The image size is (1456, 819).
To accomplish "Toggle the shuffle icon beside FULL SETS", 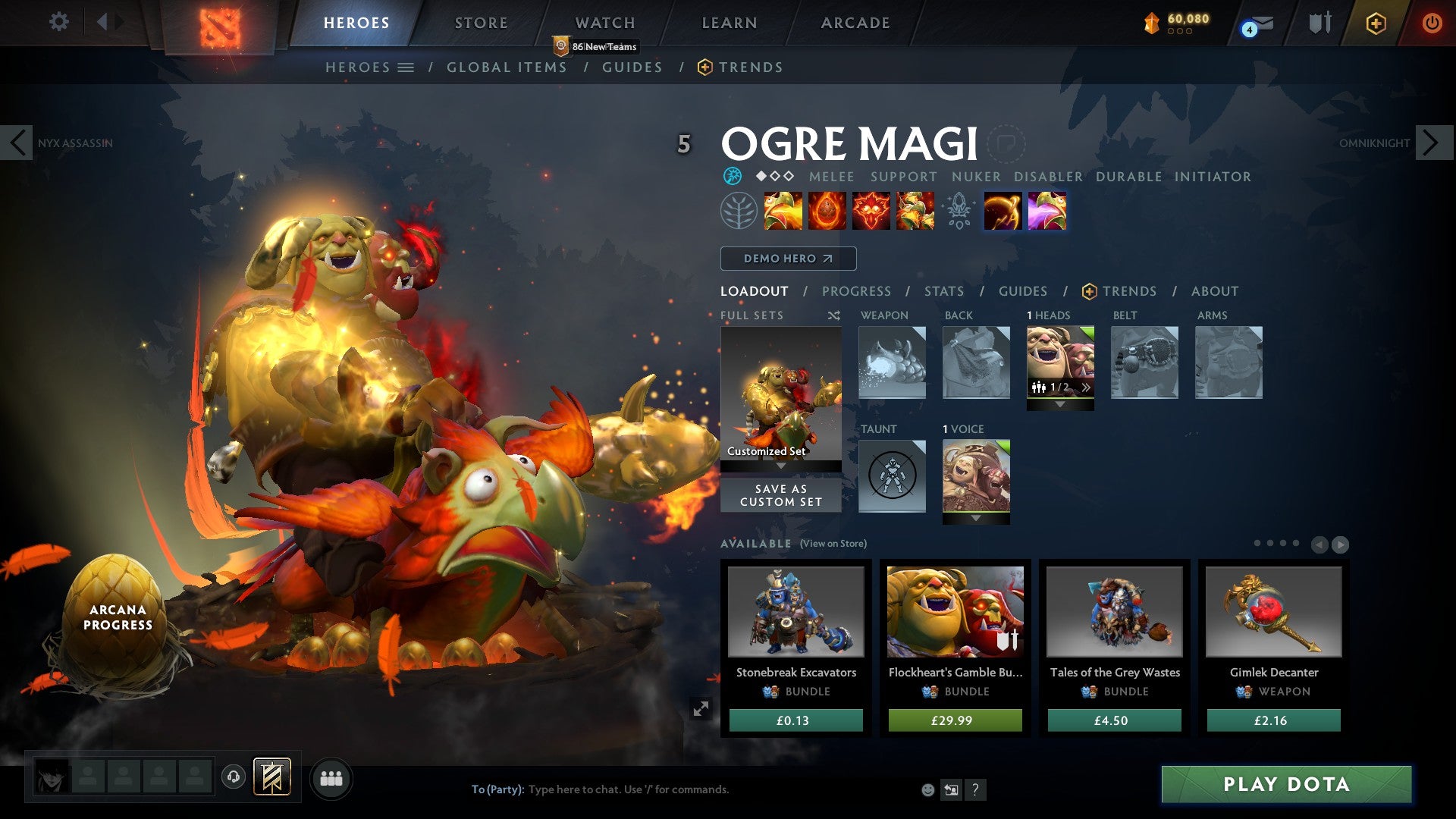I will coord(834,315).
